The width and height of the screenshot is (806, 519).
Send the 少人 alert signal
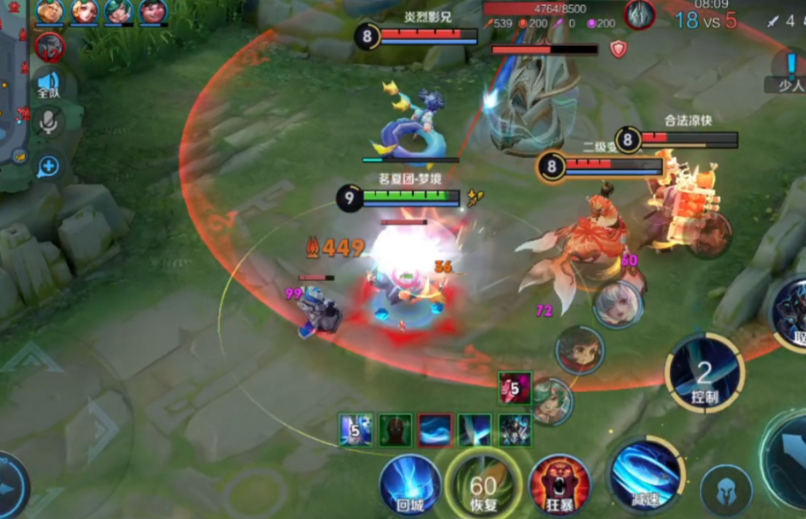tap(790, 72)
